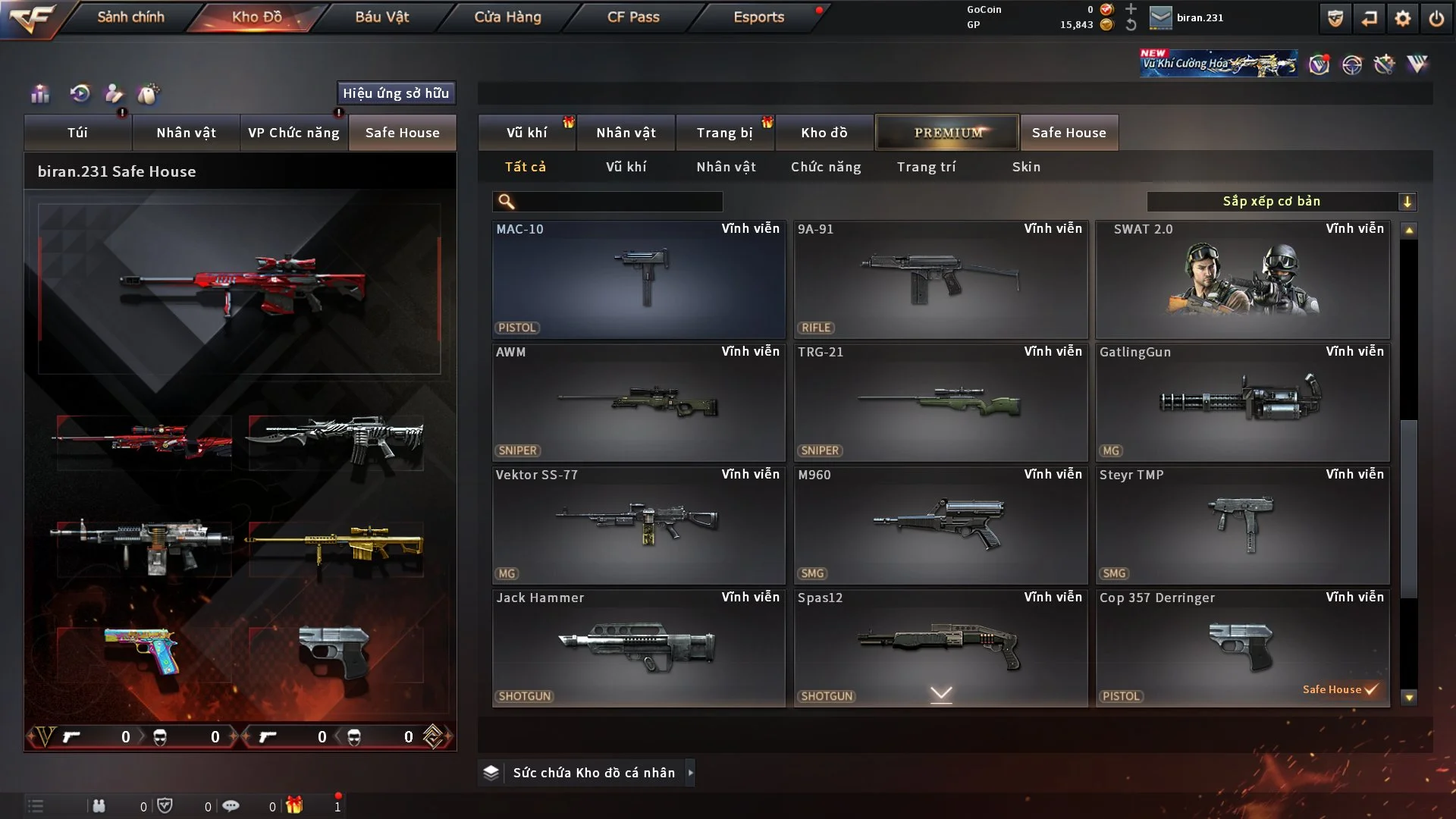Screen dimensions: 1456x819
Task: Go to the Cửa Hàng shop
Action: pyautogui.click(x=507, y=17)
